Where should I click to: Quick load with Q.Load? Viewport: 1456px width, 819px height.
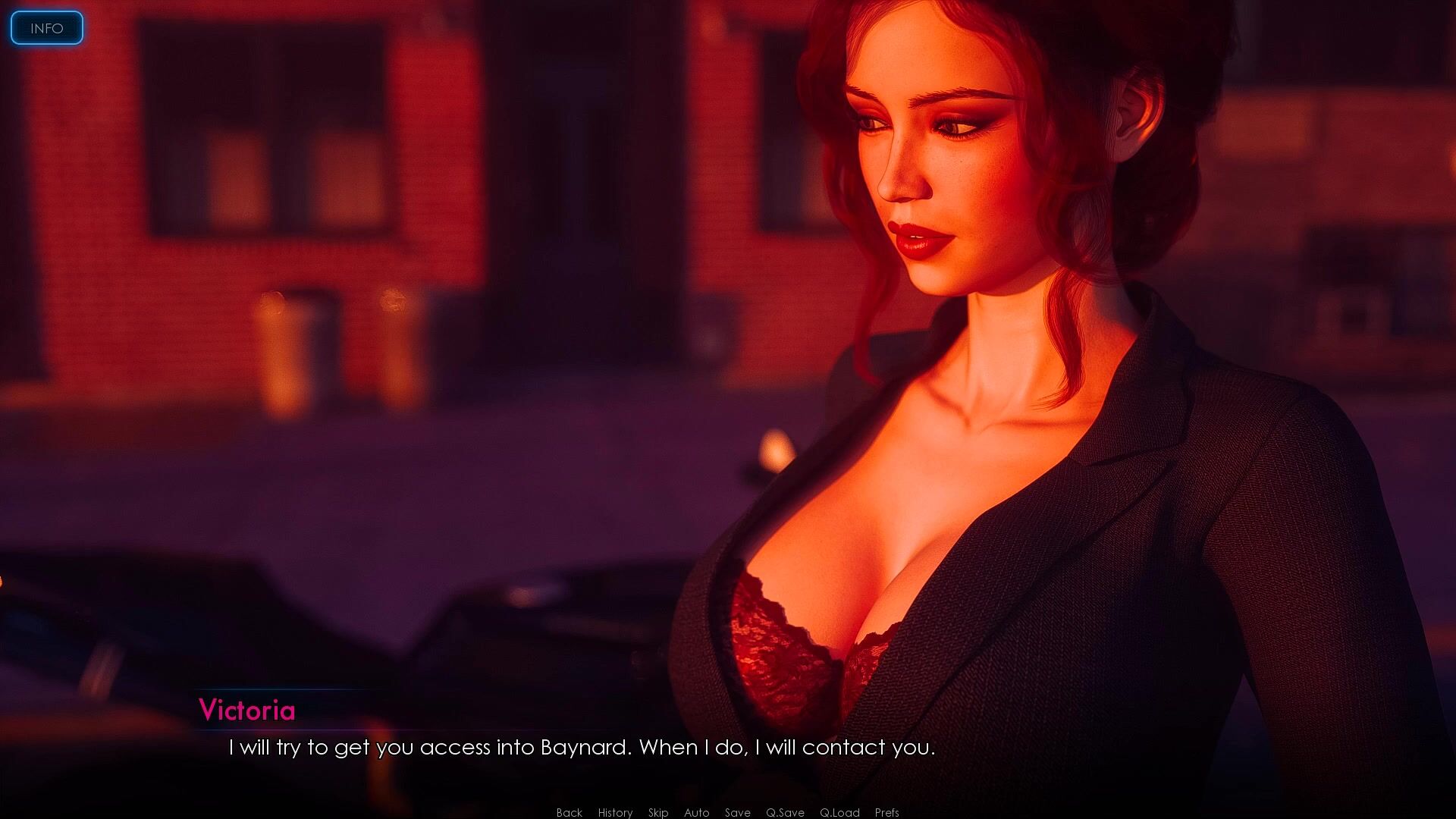pos(839,812)
